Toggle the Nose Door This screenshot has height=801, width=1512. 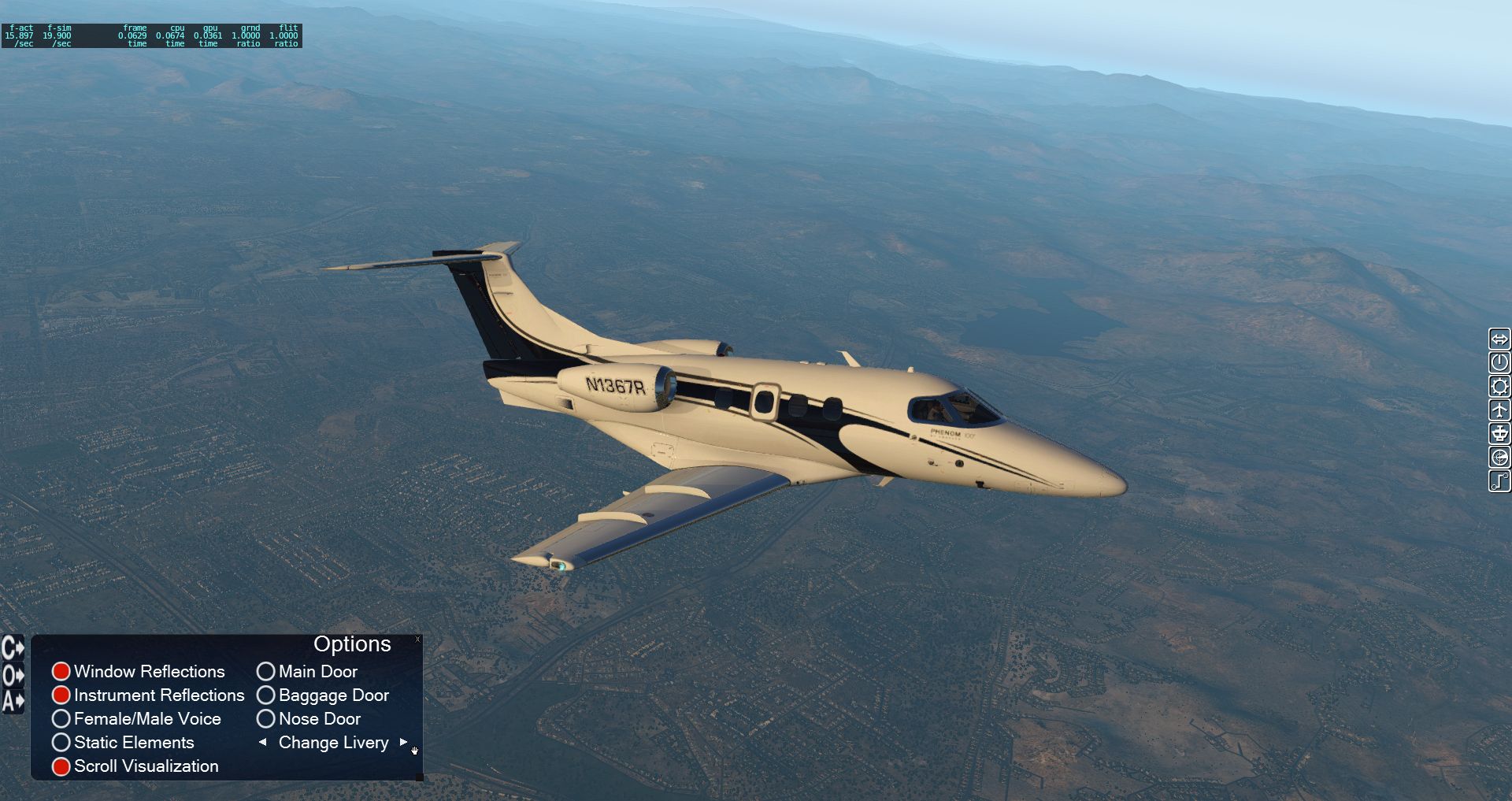[266, 719]
